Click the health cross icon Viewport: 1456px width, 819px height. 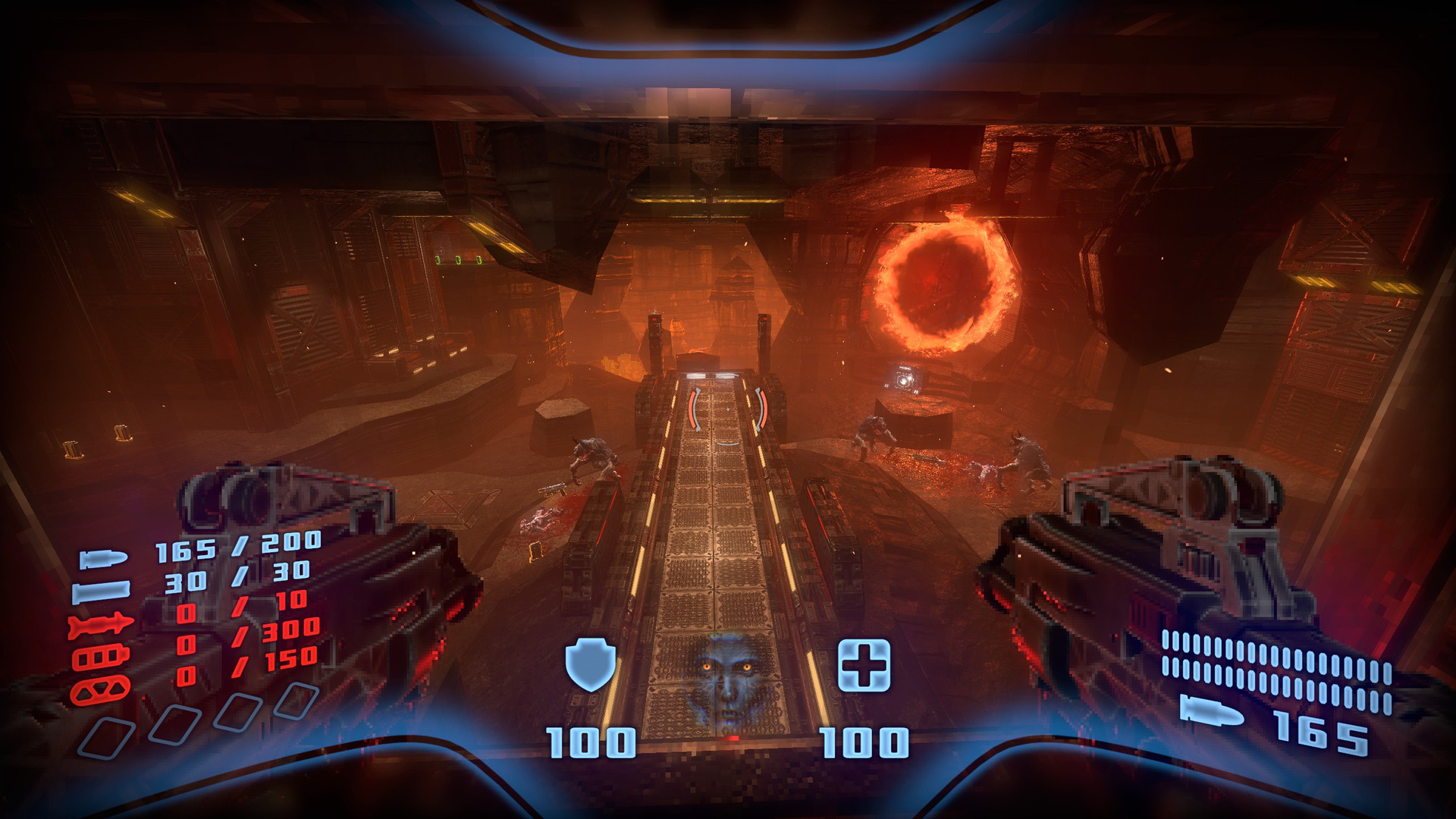864,665
